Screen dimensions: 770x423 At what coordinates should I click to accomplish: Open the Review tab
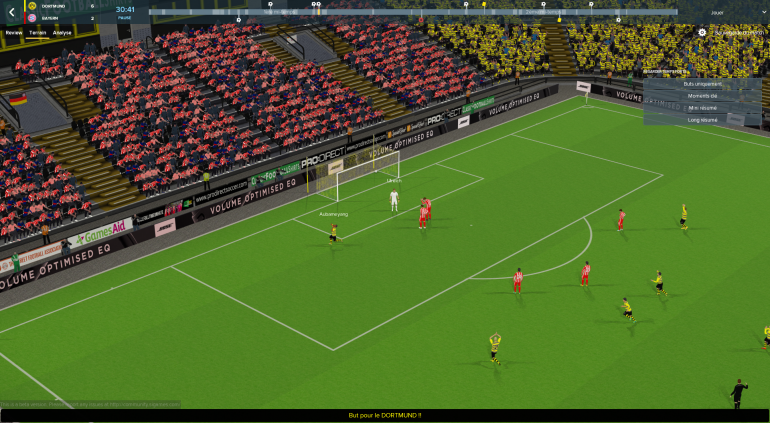[x=14, y=33]
